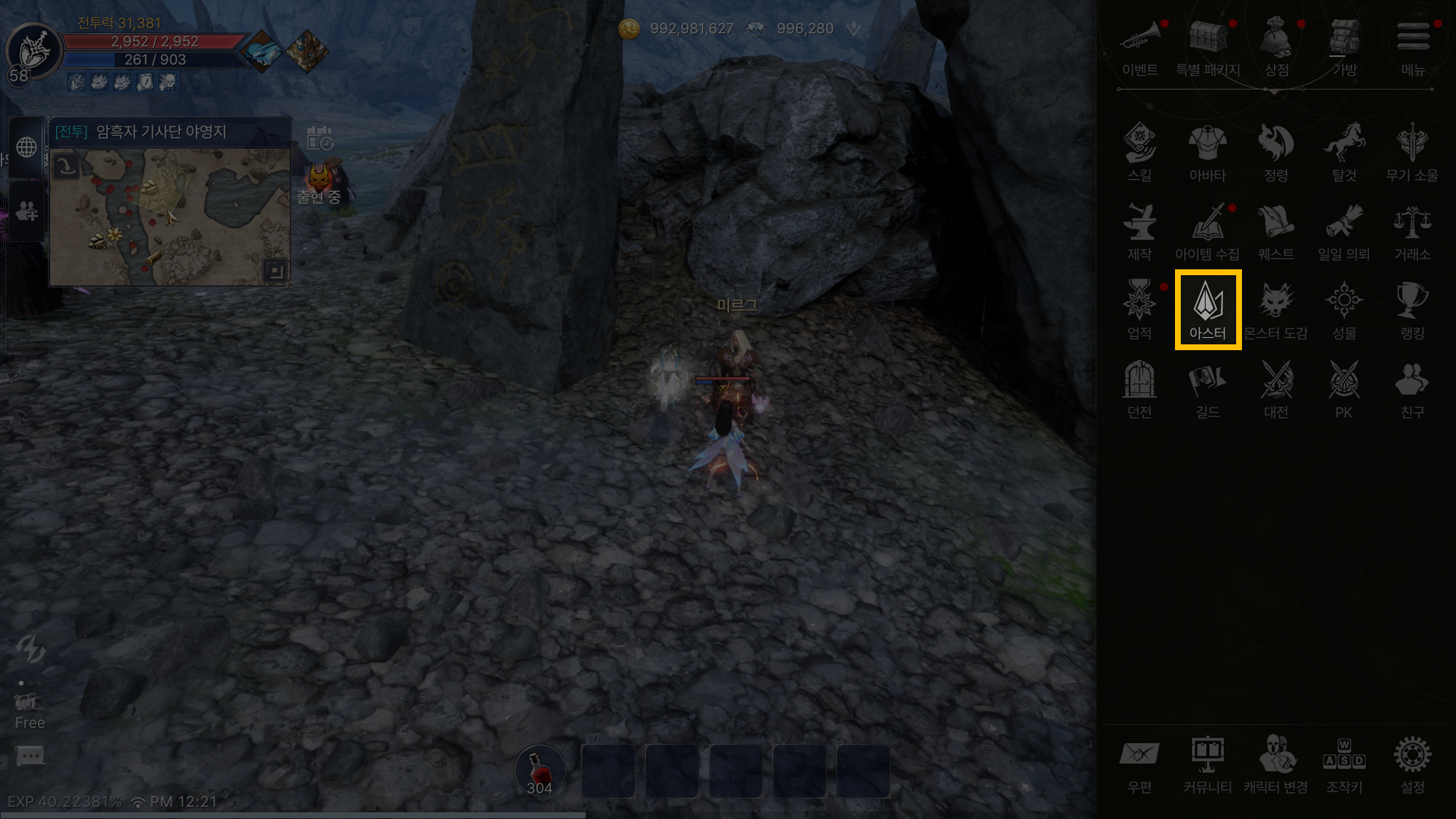Enter the 던전 dungeon menu

1139,388
